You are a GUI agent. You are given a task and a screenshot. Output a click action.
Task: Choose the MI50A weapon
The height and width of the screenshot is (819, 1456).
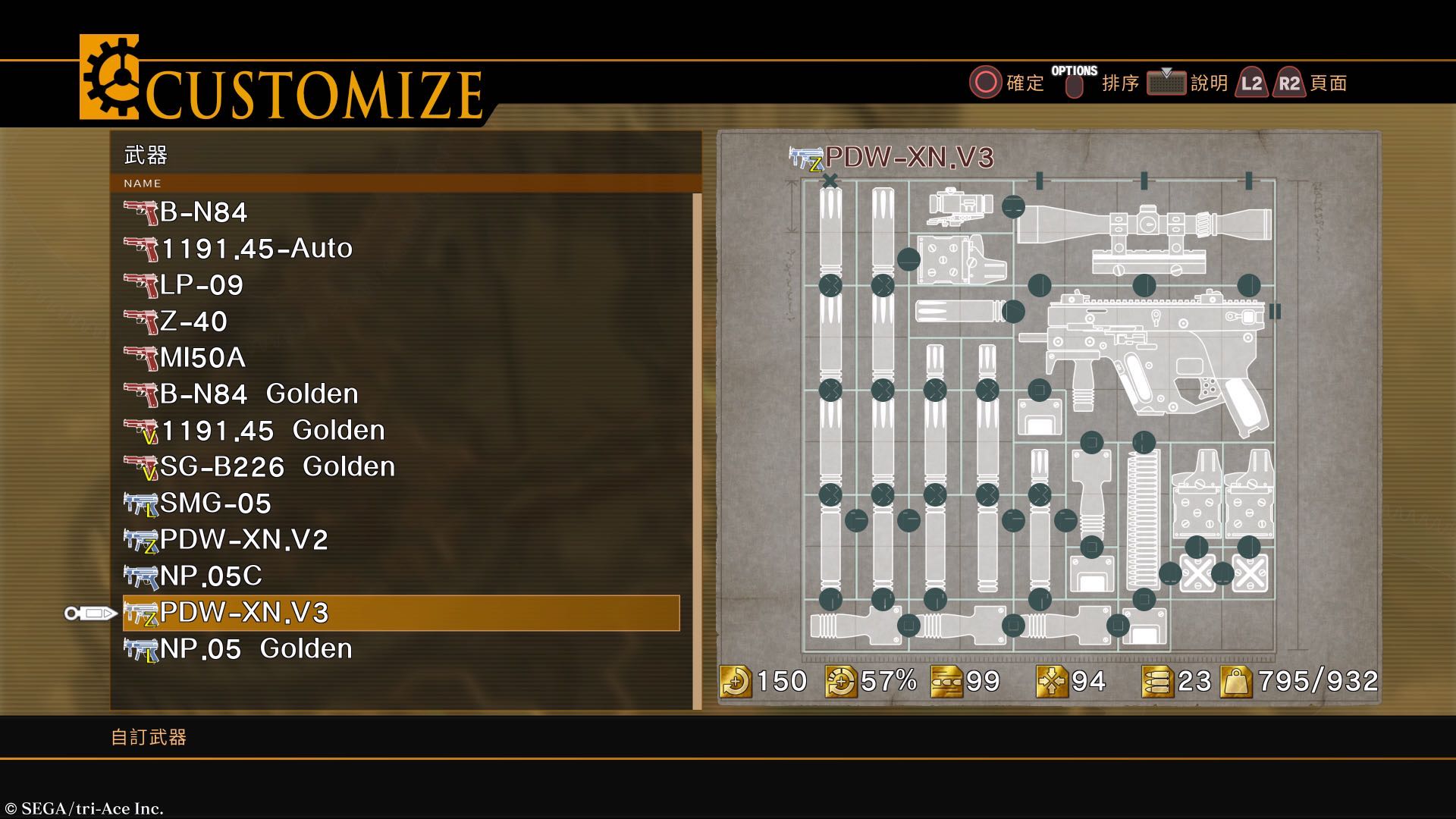(x=202, y=358)
